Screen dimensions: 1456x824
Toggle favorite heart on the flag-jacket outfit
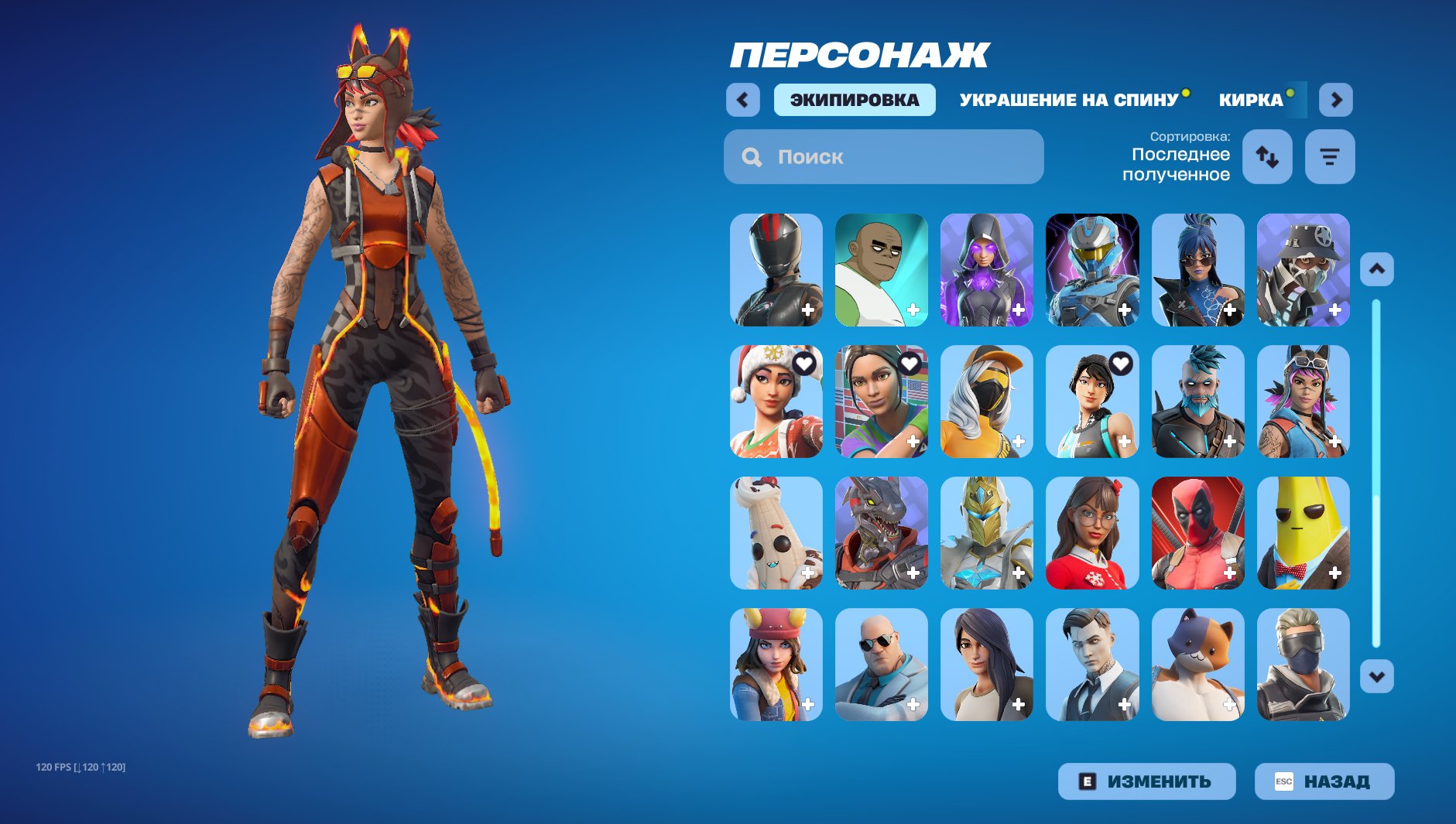(909, 363)
